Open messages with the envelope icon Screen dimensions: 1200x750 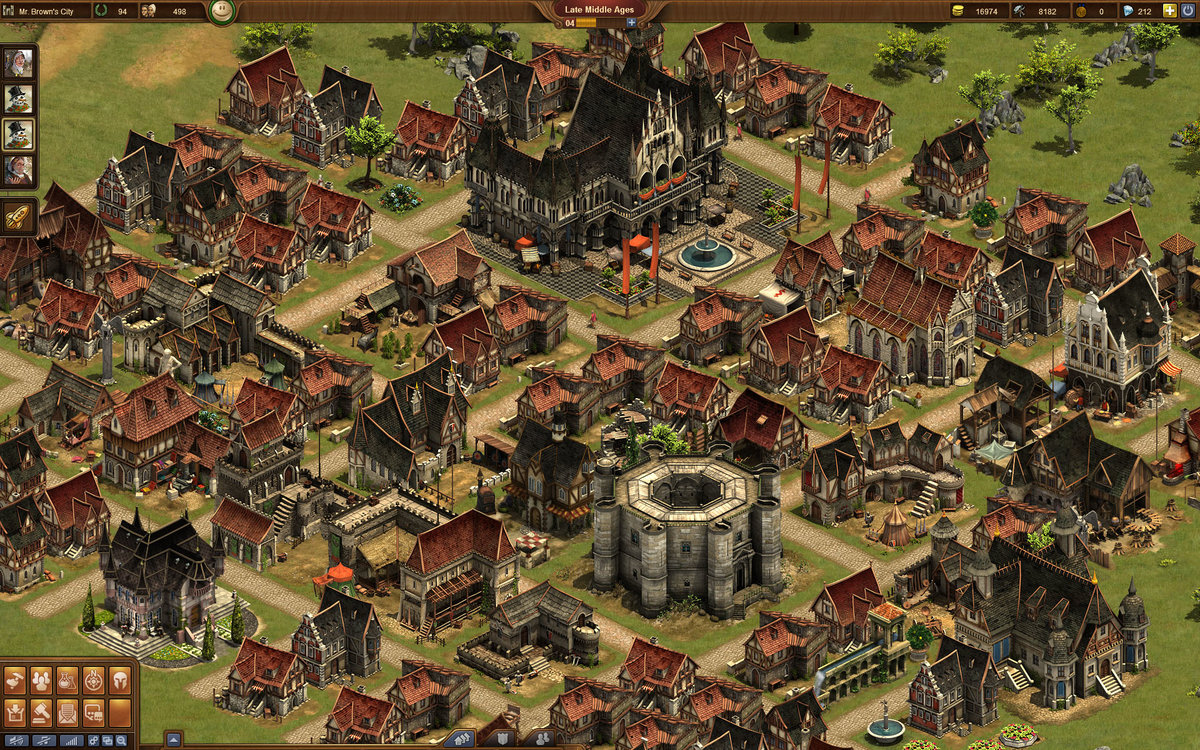pos(67,713)
